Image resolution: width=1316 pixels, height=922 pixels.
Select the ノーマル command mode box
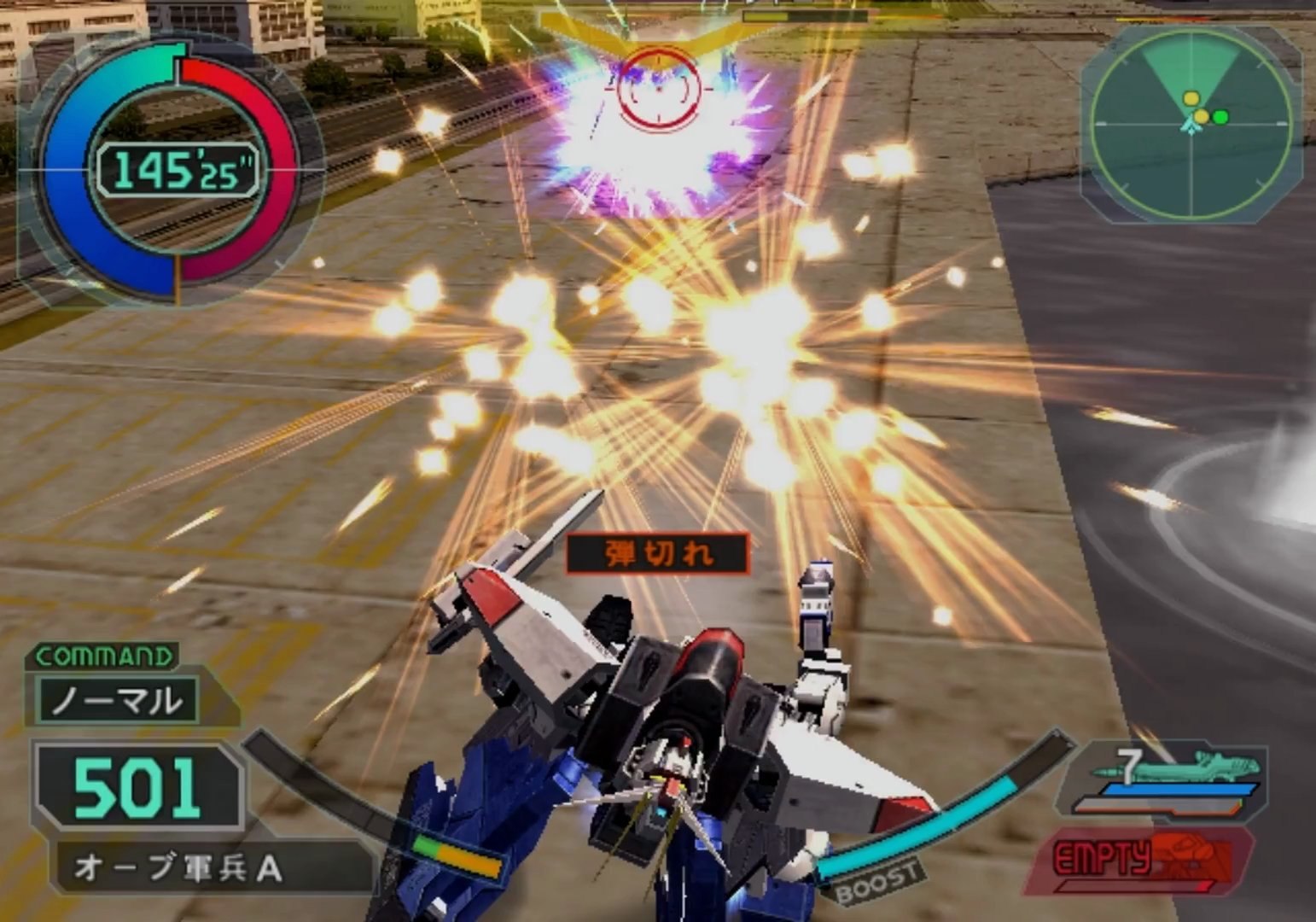pos(118,700)
